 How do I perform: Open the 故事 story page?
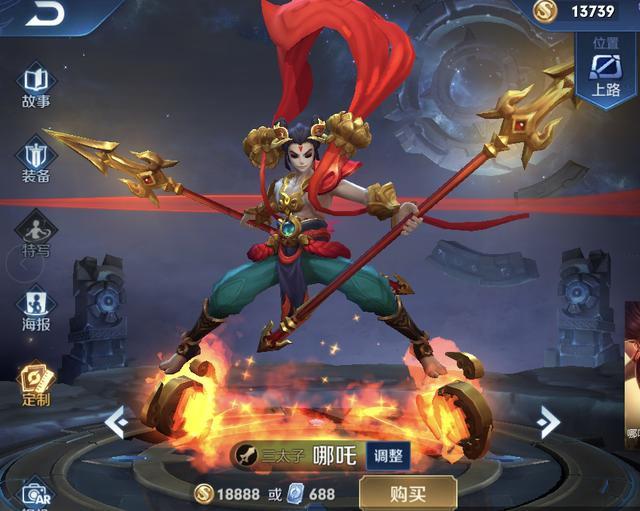pos(35,85)
